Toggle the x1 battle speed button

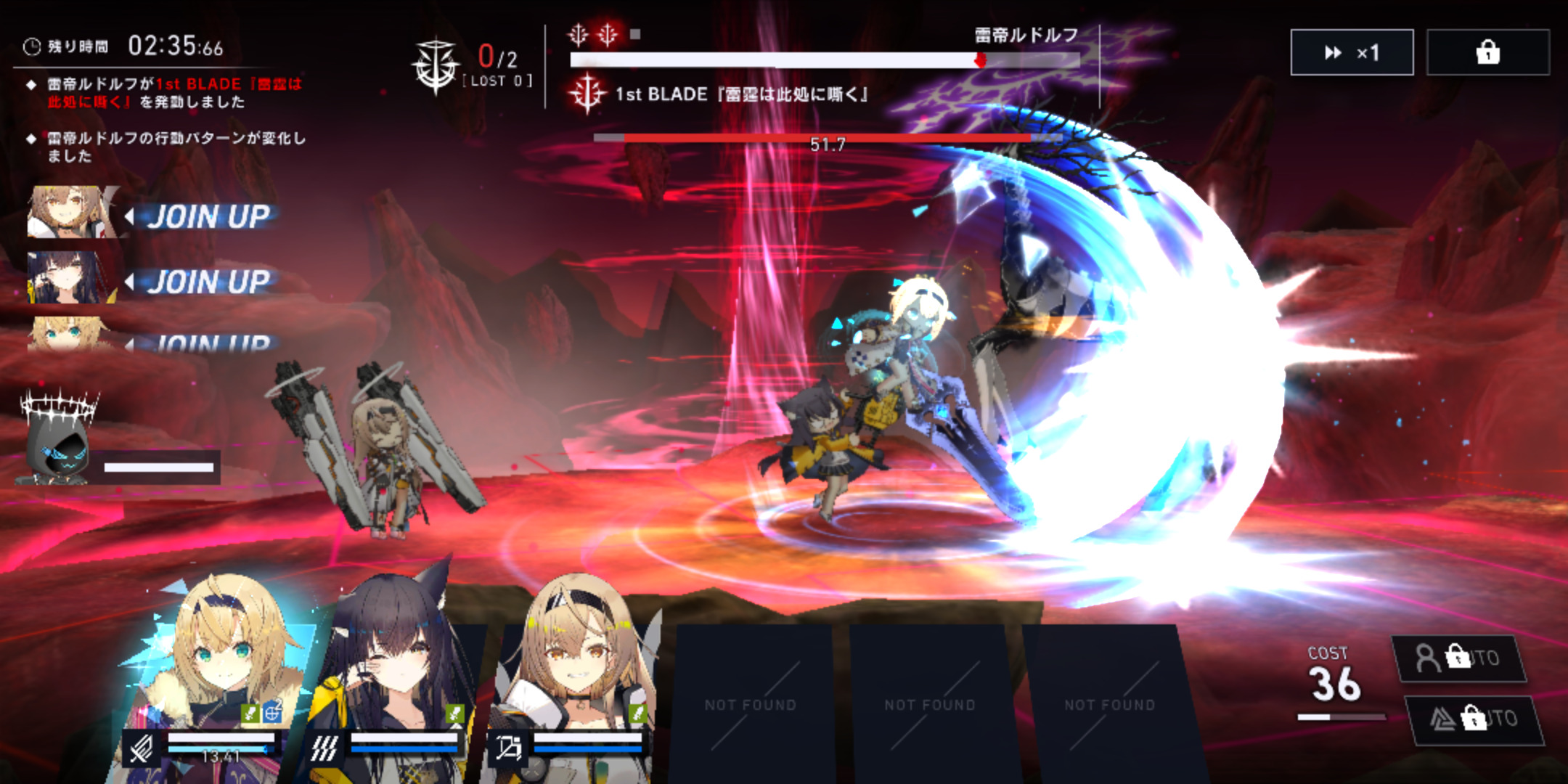point(1351,52)
